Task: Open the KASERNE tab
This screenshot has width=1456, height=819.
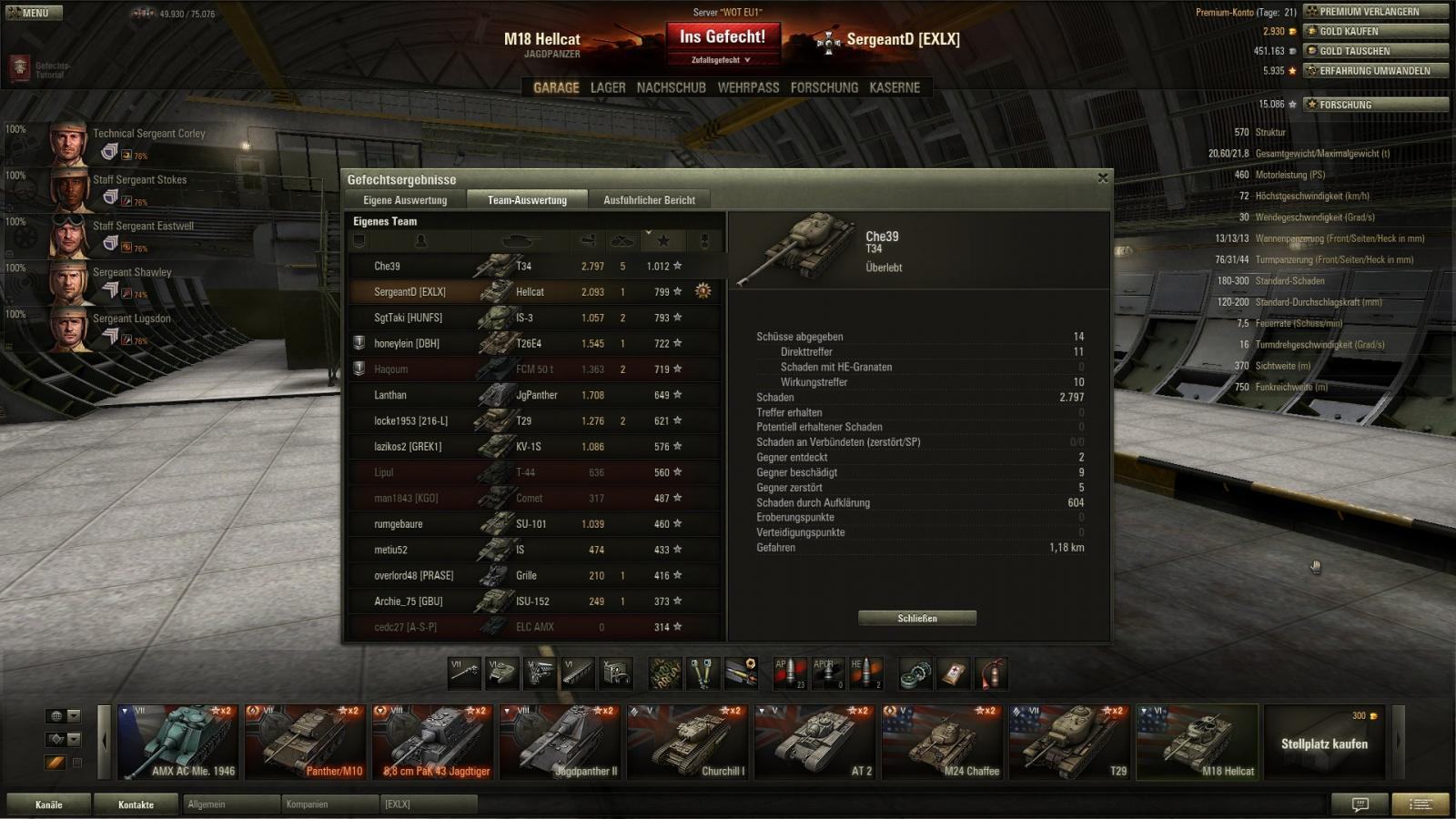Action: [895, 87]
